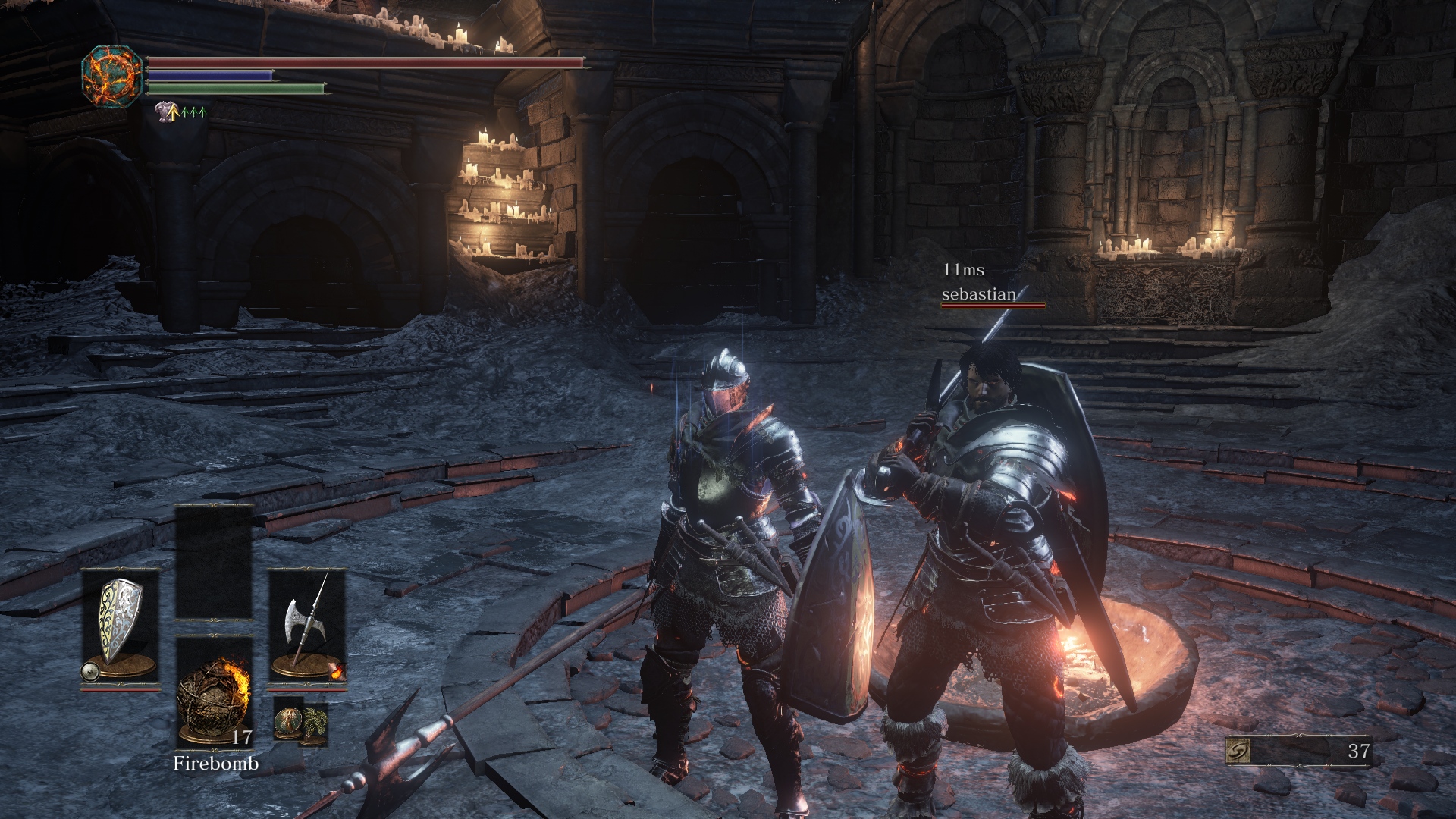Click the empty spell slot above Firebomb
1456x819 pixels.
coord(214,563)
